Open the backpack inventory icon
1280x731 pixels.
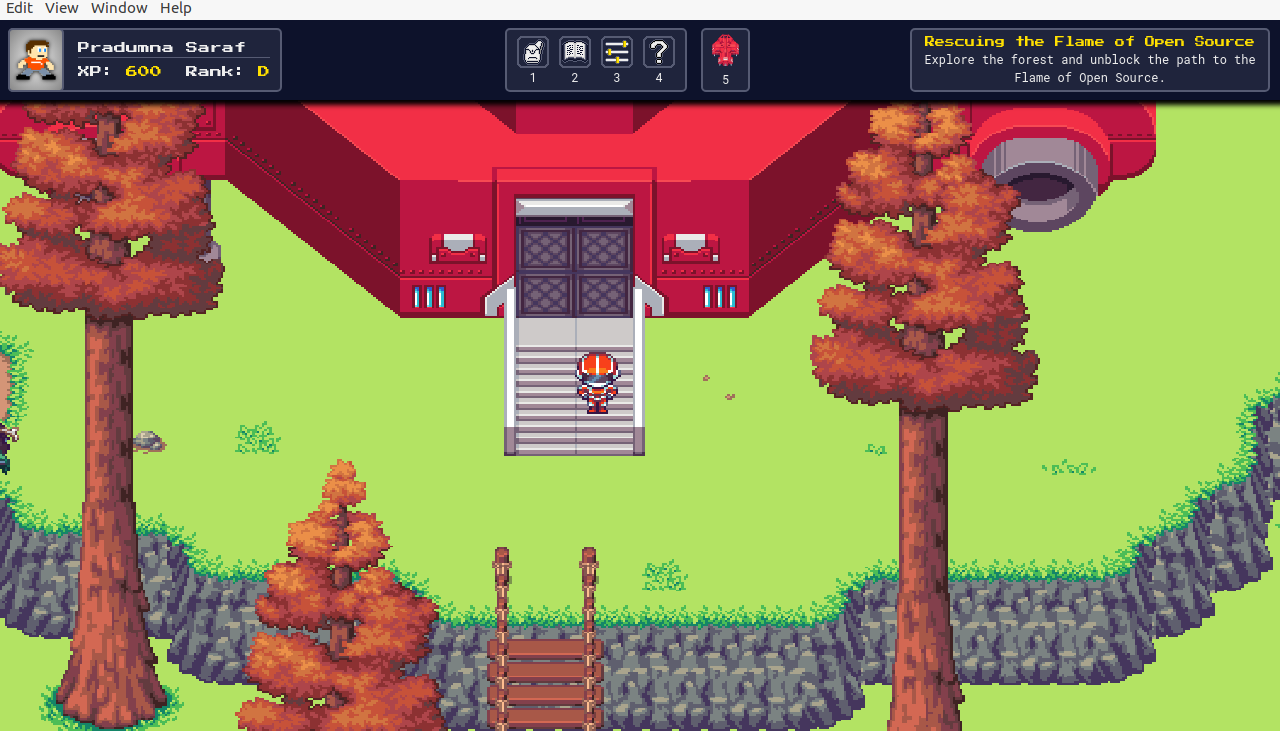(533, 52)
